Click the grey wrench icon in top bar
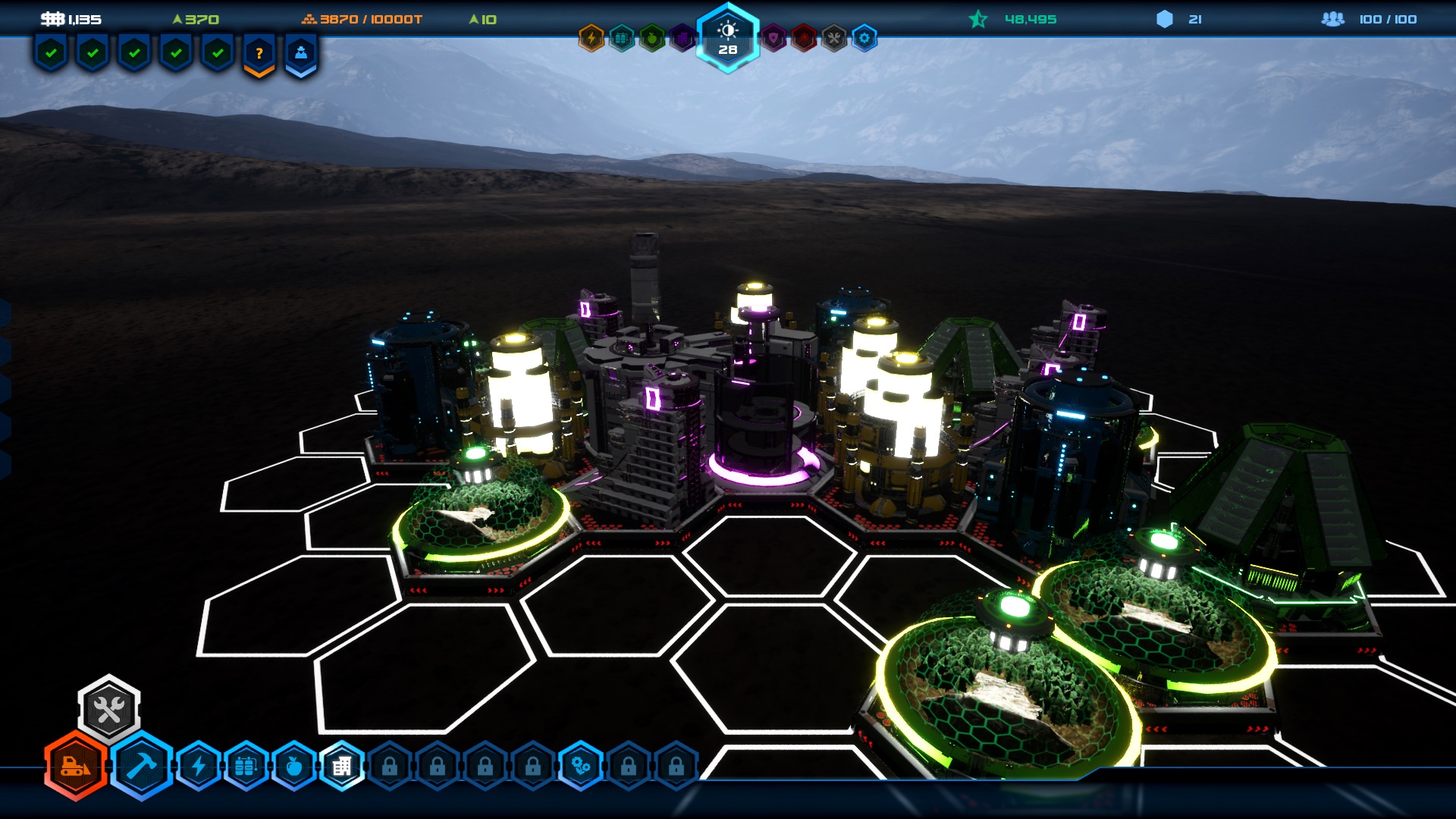The width and height of the screenshot is (1456, 819). [834, 38]
